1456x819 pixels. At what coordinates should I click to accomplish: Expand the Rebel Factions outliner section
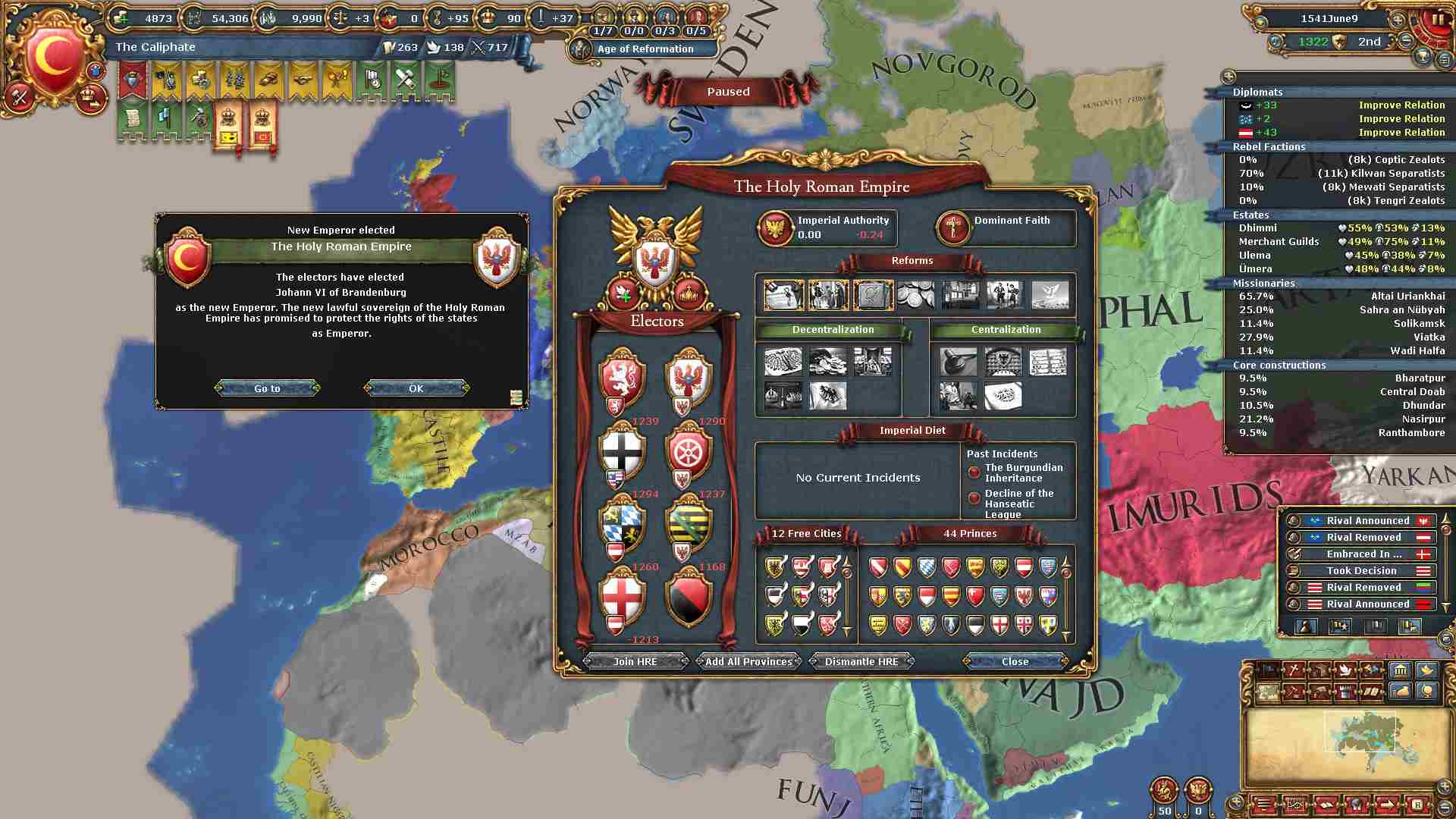pyautogui.click(x=1269, y=146)
